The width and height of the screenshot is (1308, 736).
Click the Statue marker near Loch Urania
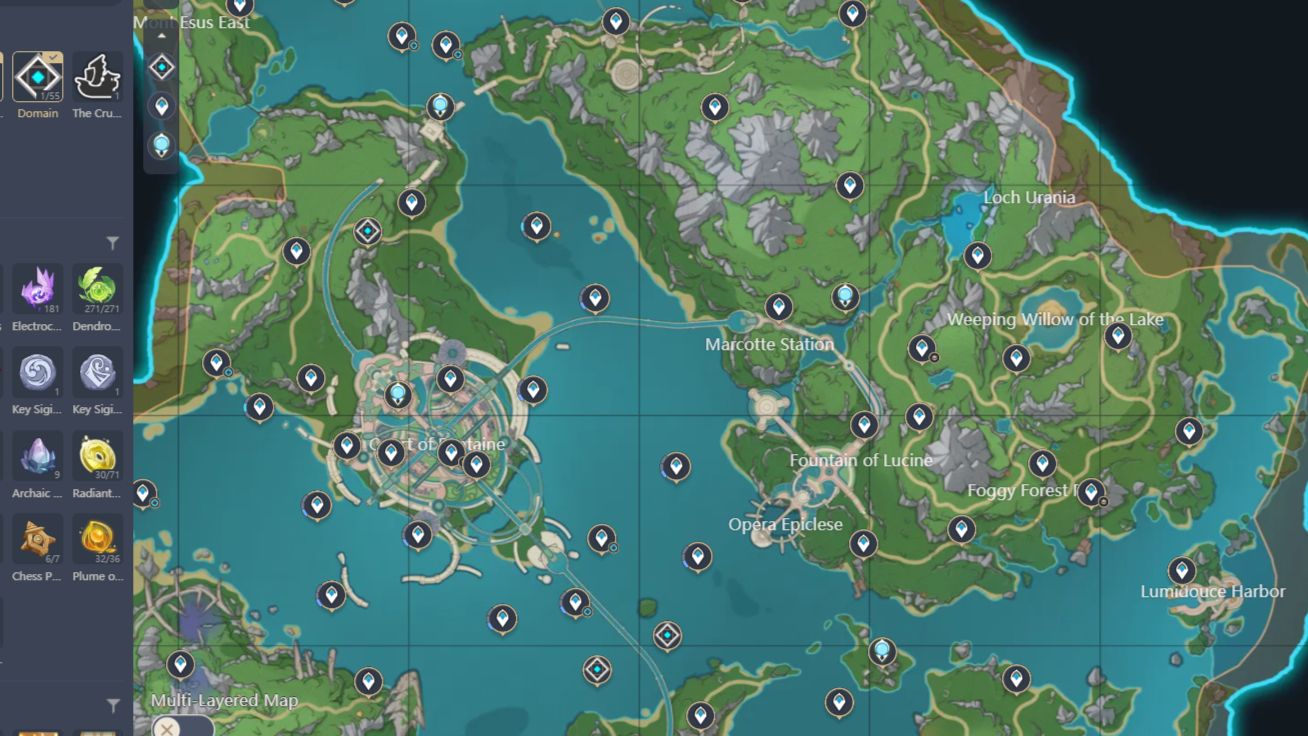point(843,295)
